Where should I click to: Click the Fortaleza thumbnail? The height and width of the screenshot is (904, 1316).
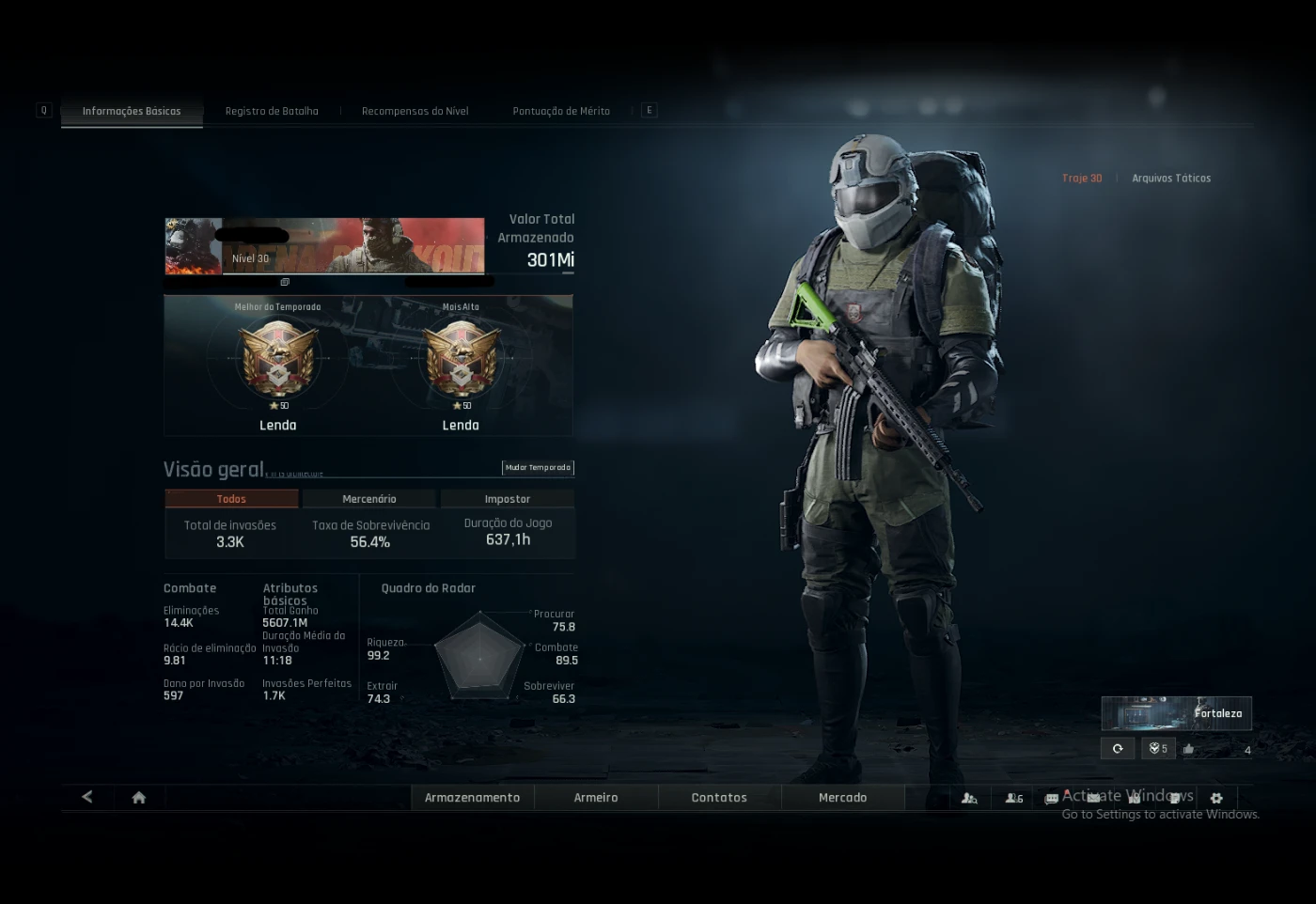[x=1176, y=713]
